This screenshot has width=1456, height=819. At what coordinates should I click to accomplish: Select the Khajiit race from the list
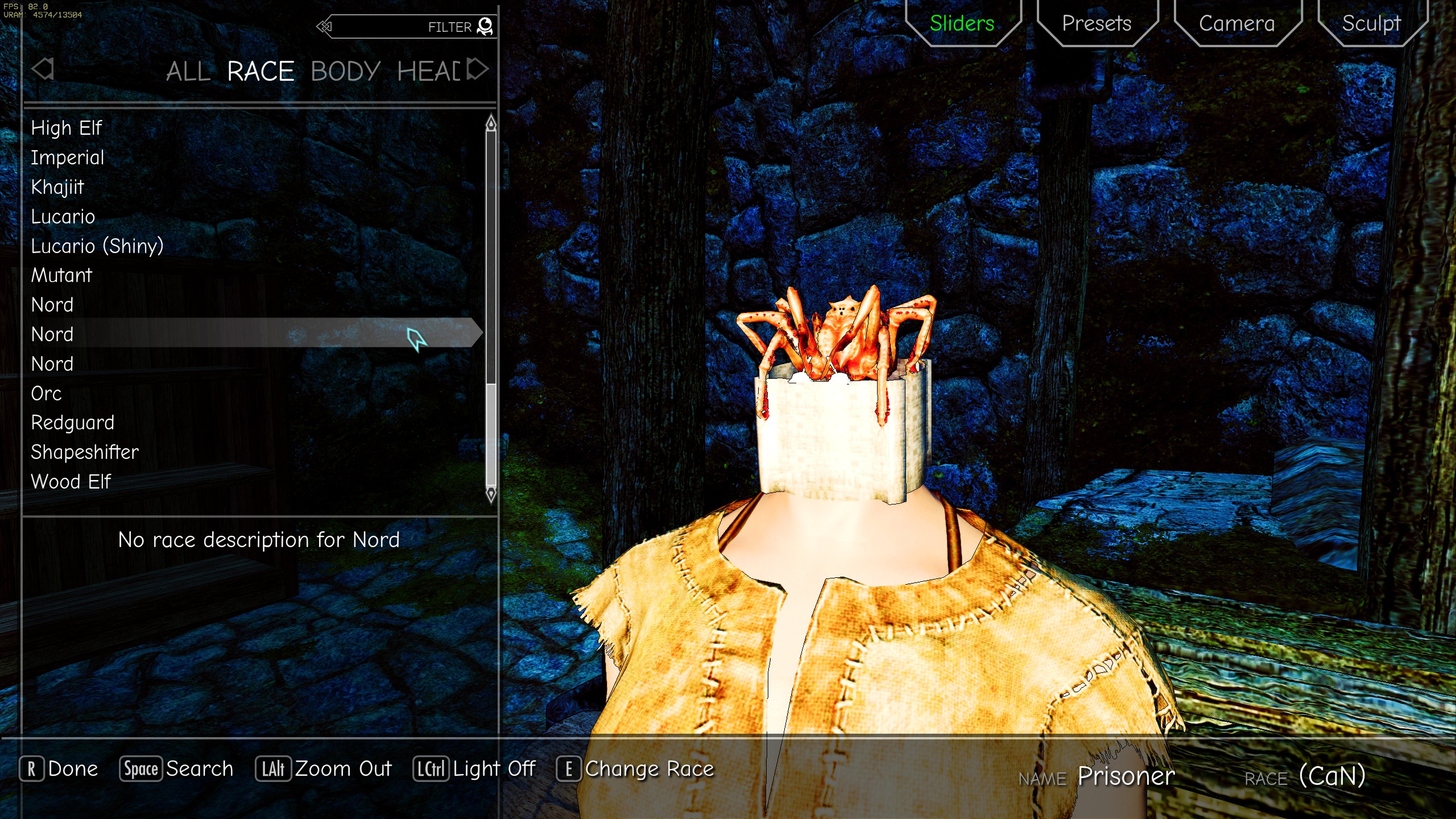[x=57, y=187]
